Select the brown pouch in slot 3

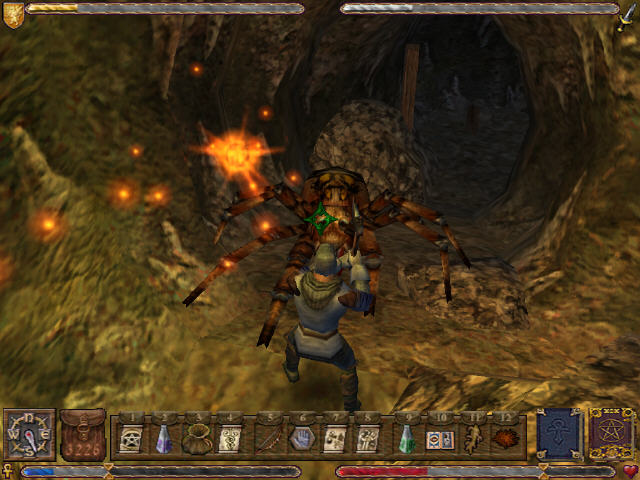click(197, 438)
